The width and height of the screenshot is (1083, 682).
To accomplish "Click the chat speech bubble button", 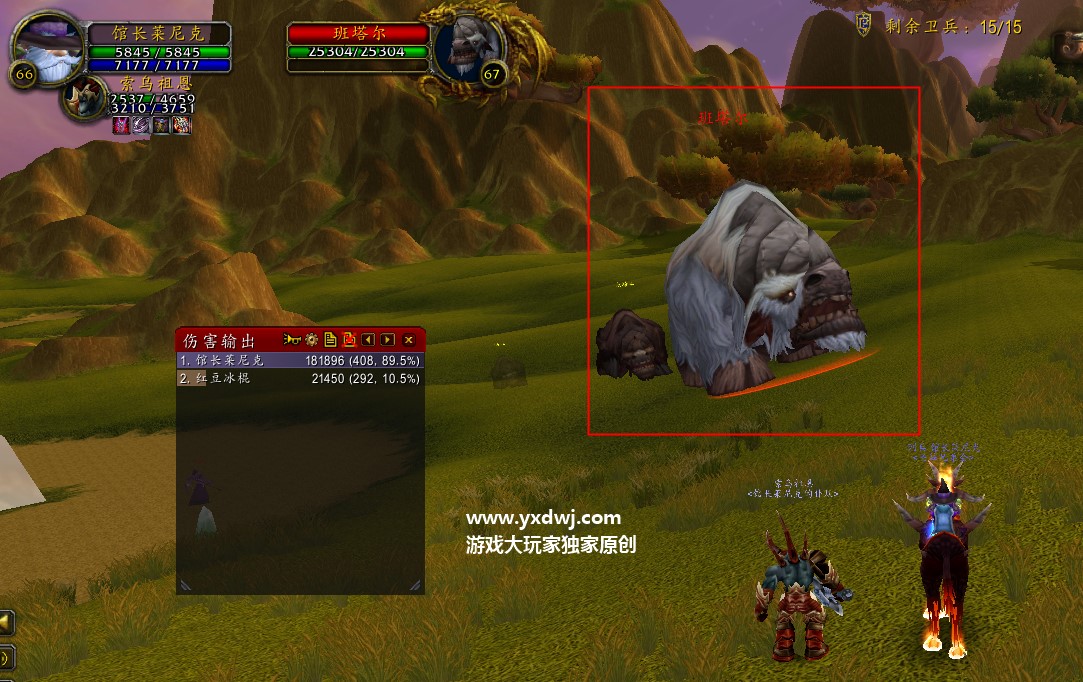I will [x=6, y=657].
